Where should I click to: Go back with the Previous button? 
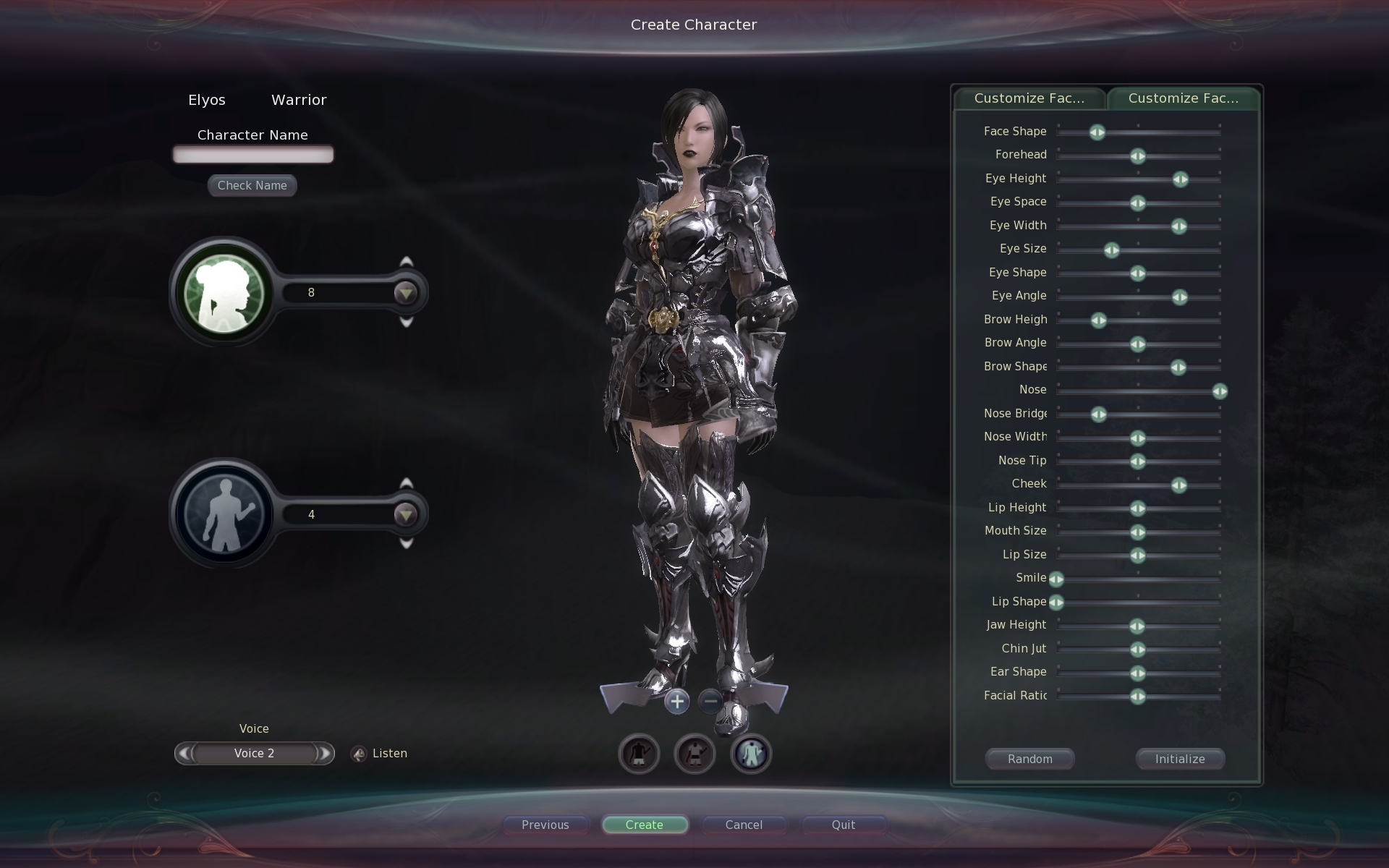tap(545, 825)
